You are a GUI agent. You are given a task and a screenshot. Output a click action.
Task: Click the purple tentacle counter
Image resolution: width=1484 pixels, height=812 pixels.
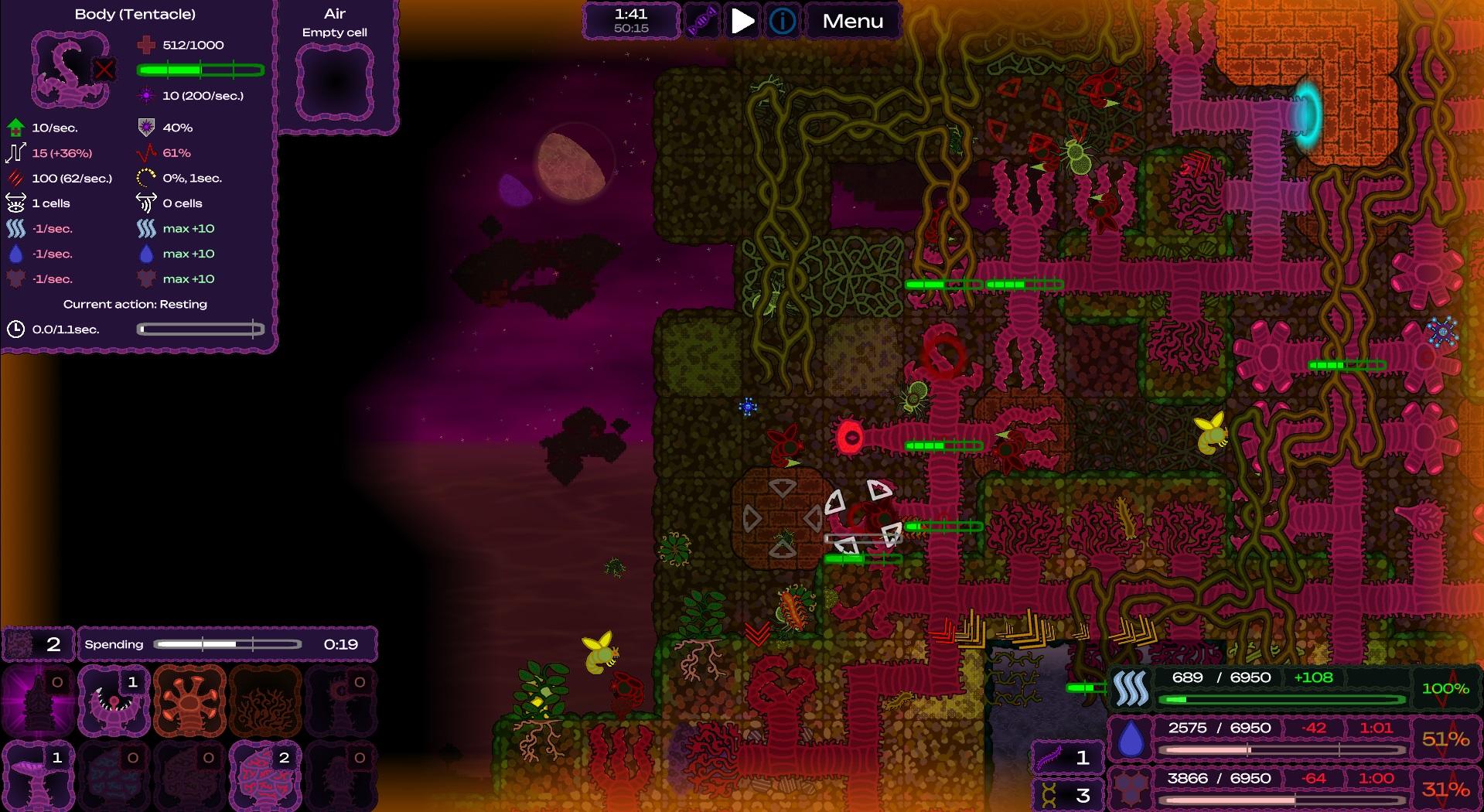tap(1066, 757)
